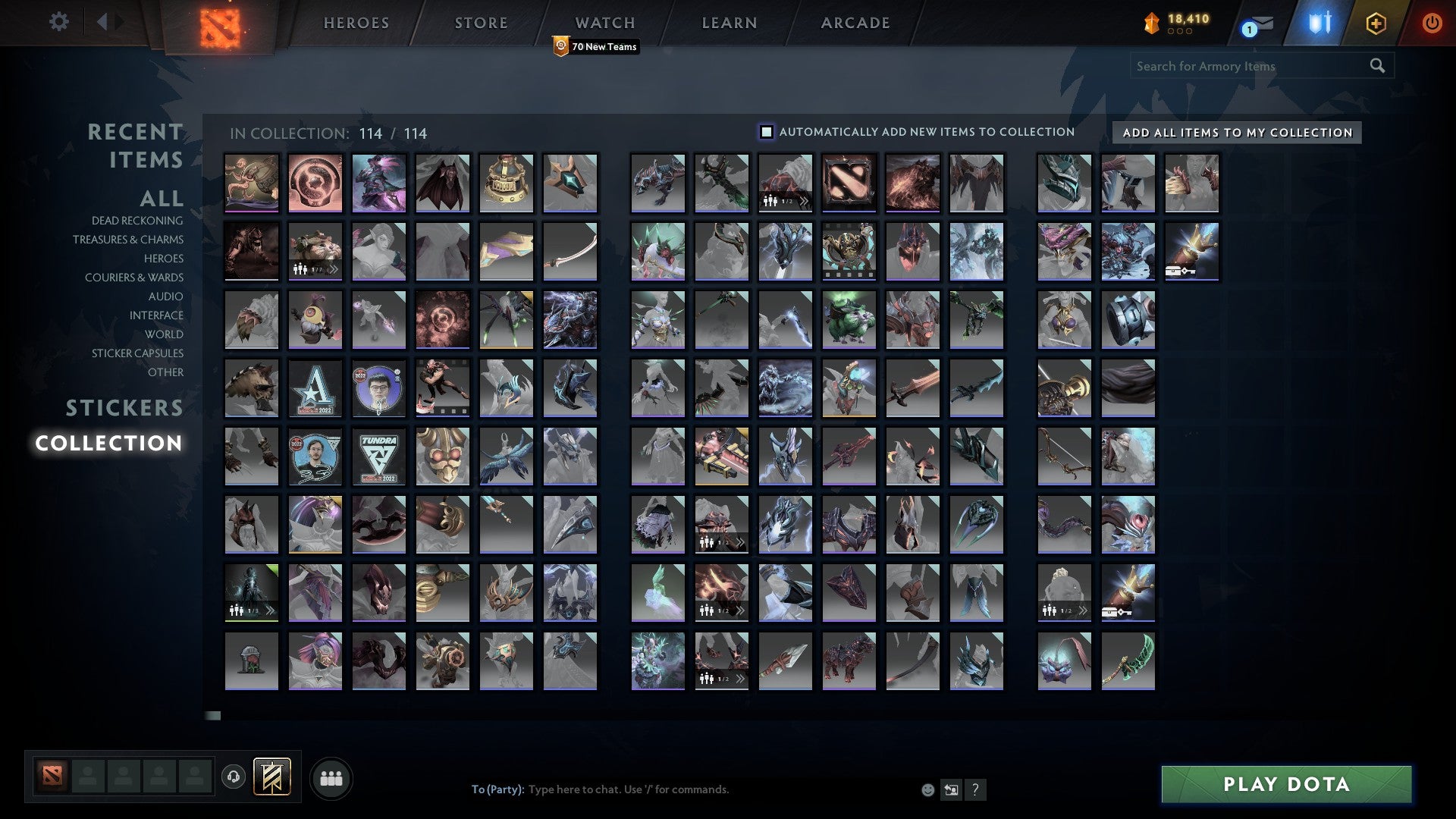The height and width of the screenshot is (819, 1456).
Task: Click the shards currency icon showing 18,410
Action: [x=1153, y=22]
